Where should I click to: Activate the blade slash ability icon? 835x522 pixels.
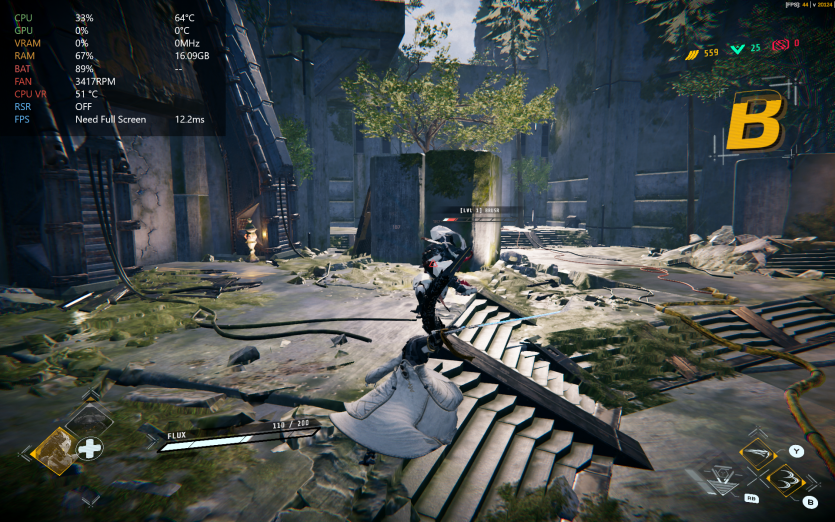tap(759, 452)
